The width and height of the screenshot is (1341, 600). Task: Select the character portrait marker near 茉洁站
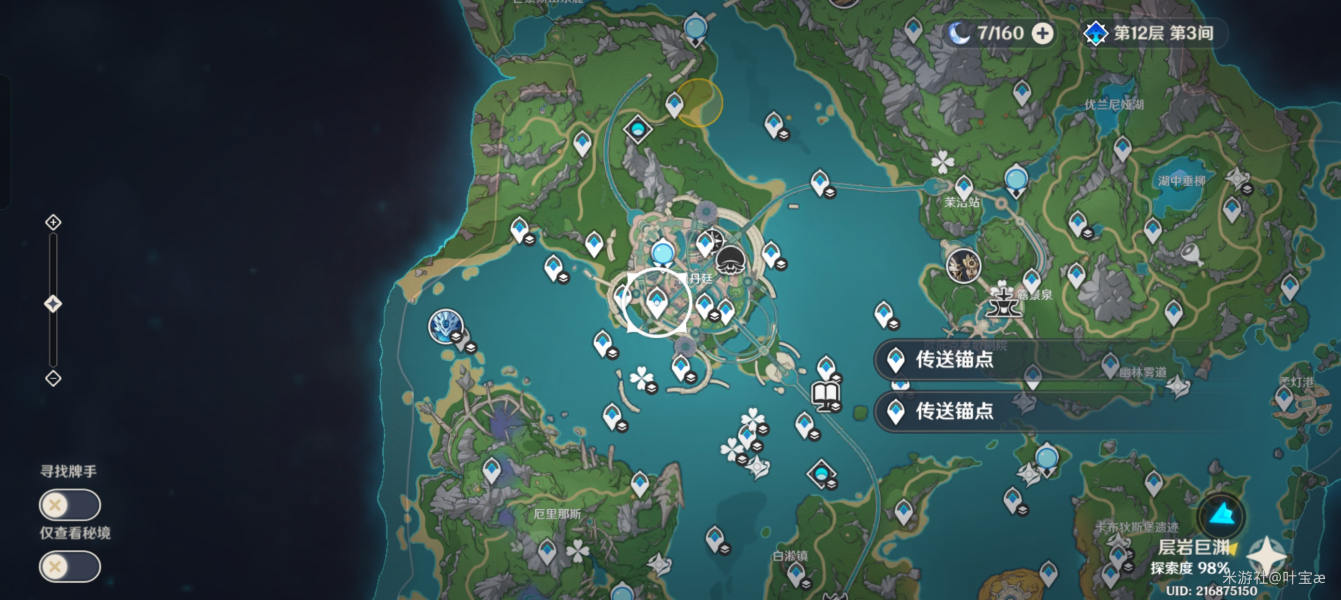click(x=963, y=265)
